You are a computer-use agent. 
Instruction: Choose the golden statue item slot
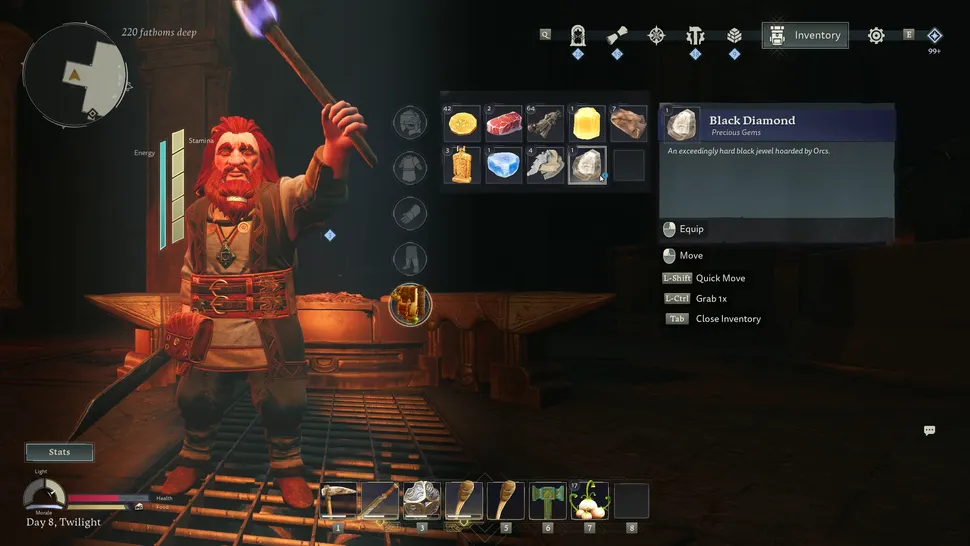[461, 165]
